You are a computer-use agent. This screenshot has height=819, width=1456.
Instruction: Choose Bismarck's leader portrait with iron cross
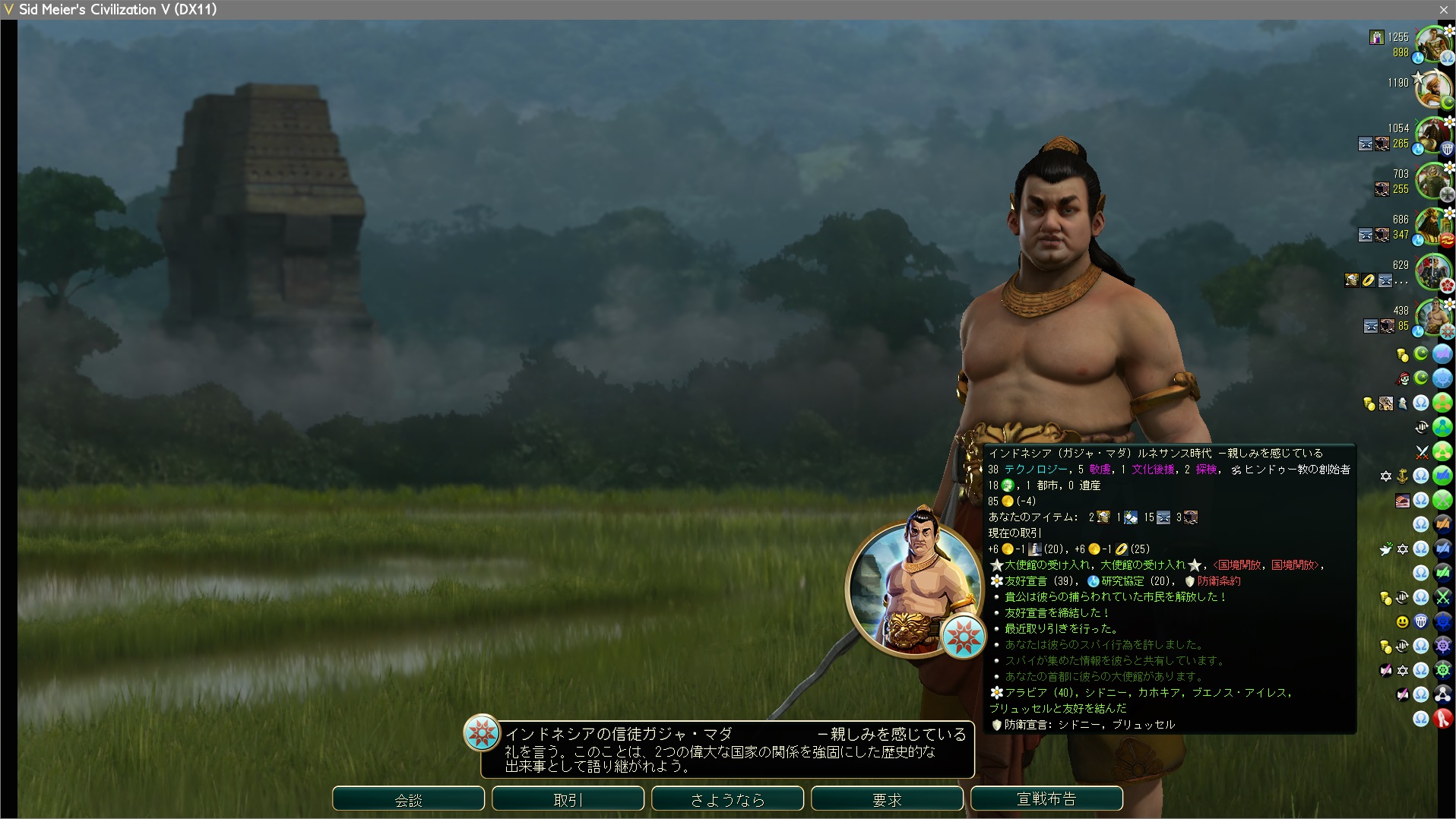click(1433, 182)
